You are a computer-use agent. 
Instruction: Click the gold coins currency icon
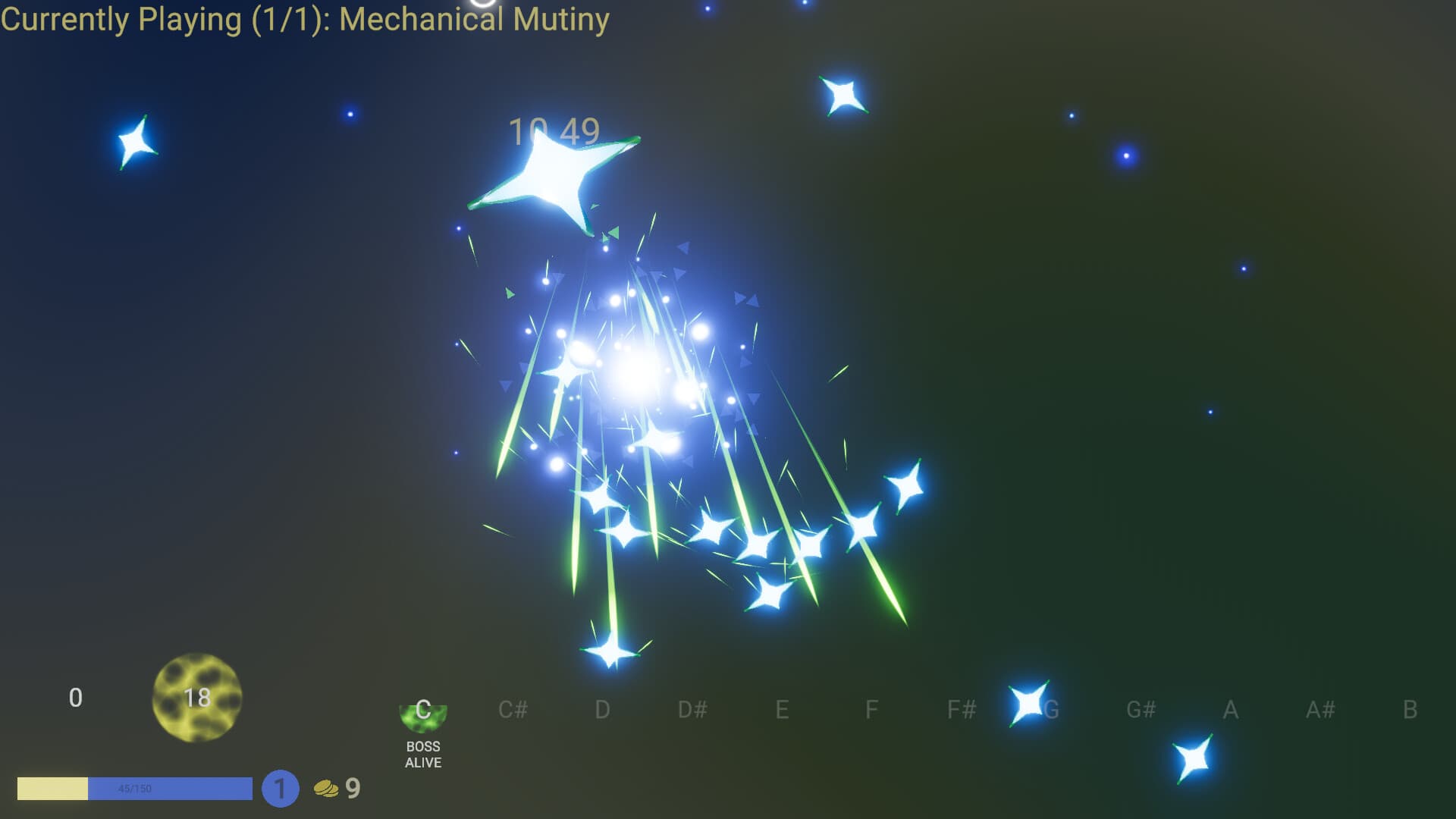326,789
